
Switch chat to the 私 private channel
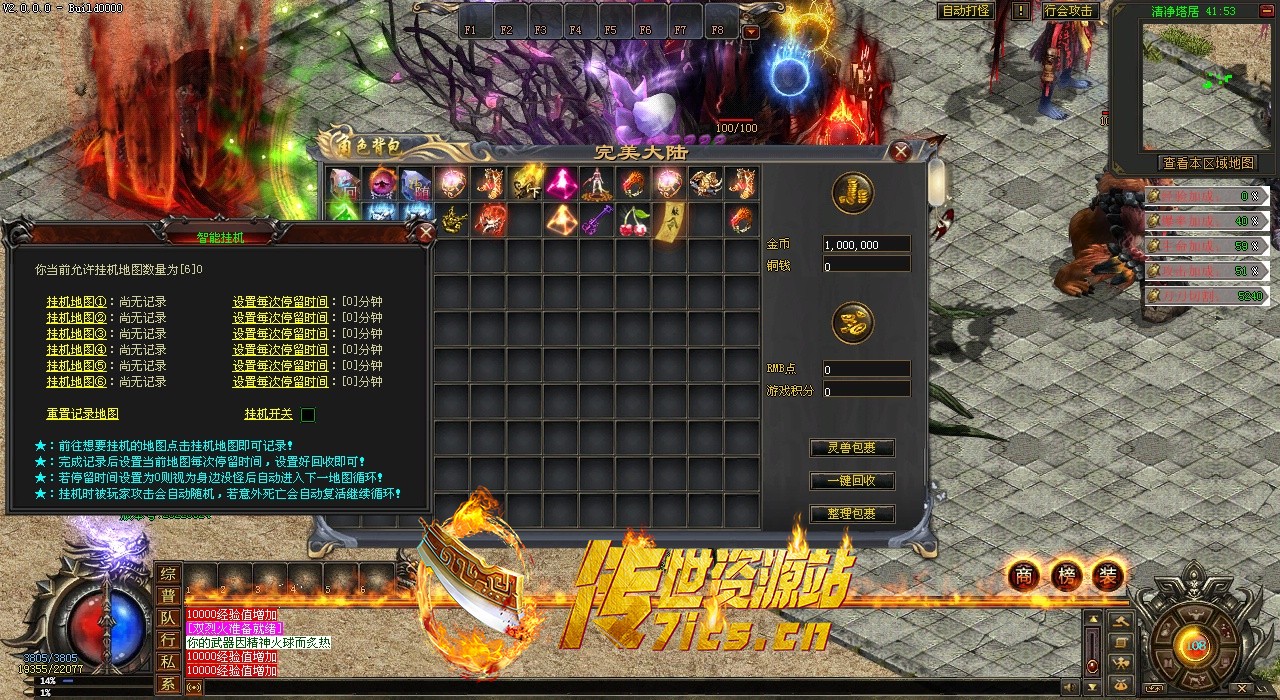(x=168, y=662)
